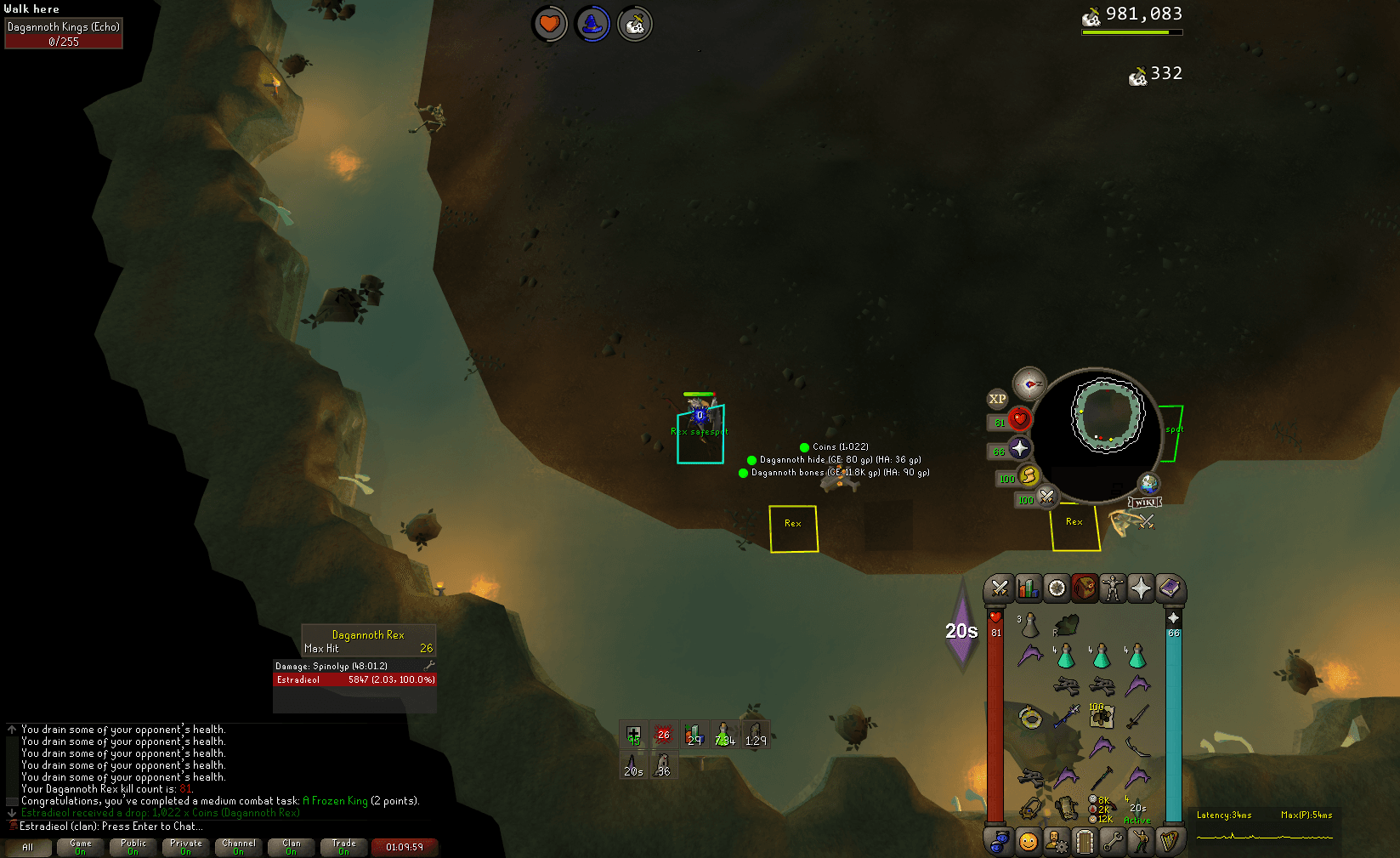Select the Game chat filter tab

[81, 847]
